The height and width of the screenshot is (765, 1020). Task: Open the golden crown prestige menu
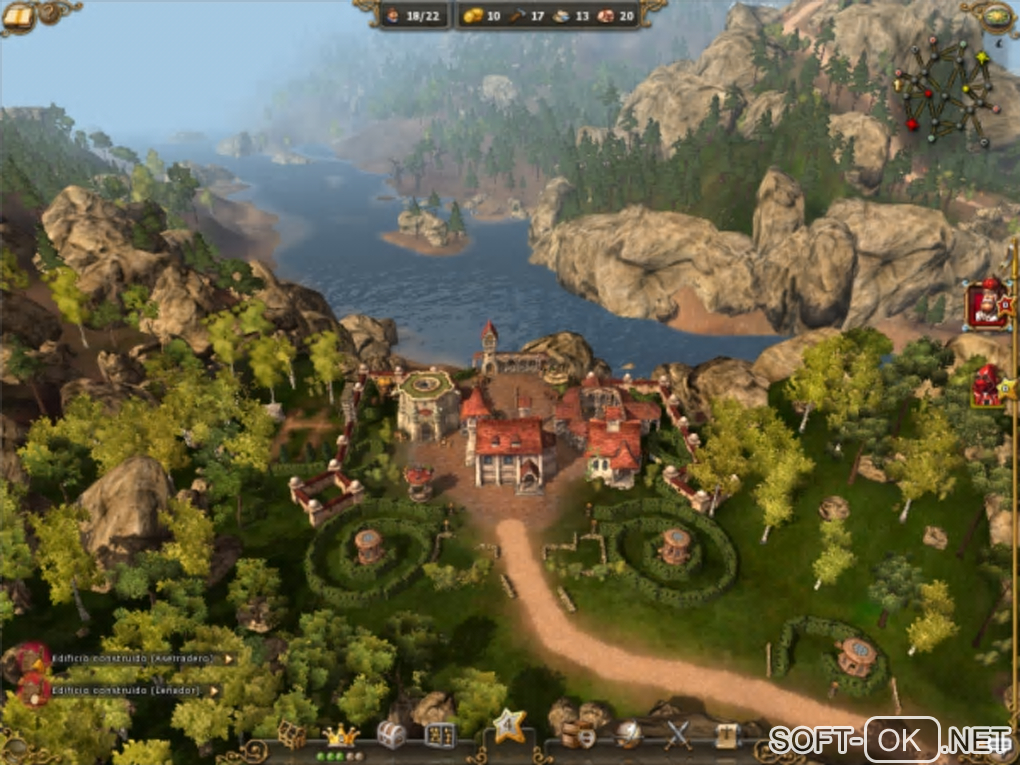[x=340, y=736]
